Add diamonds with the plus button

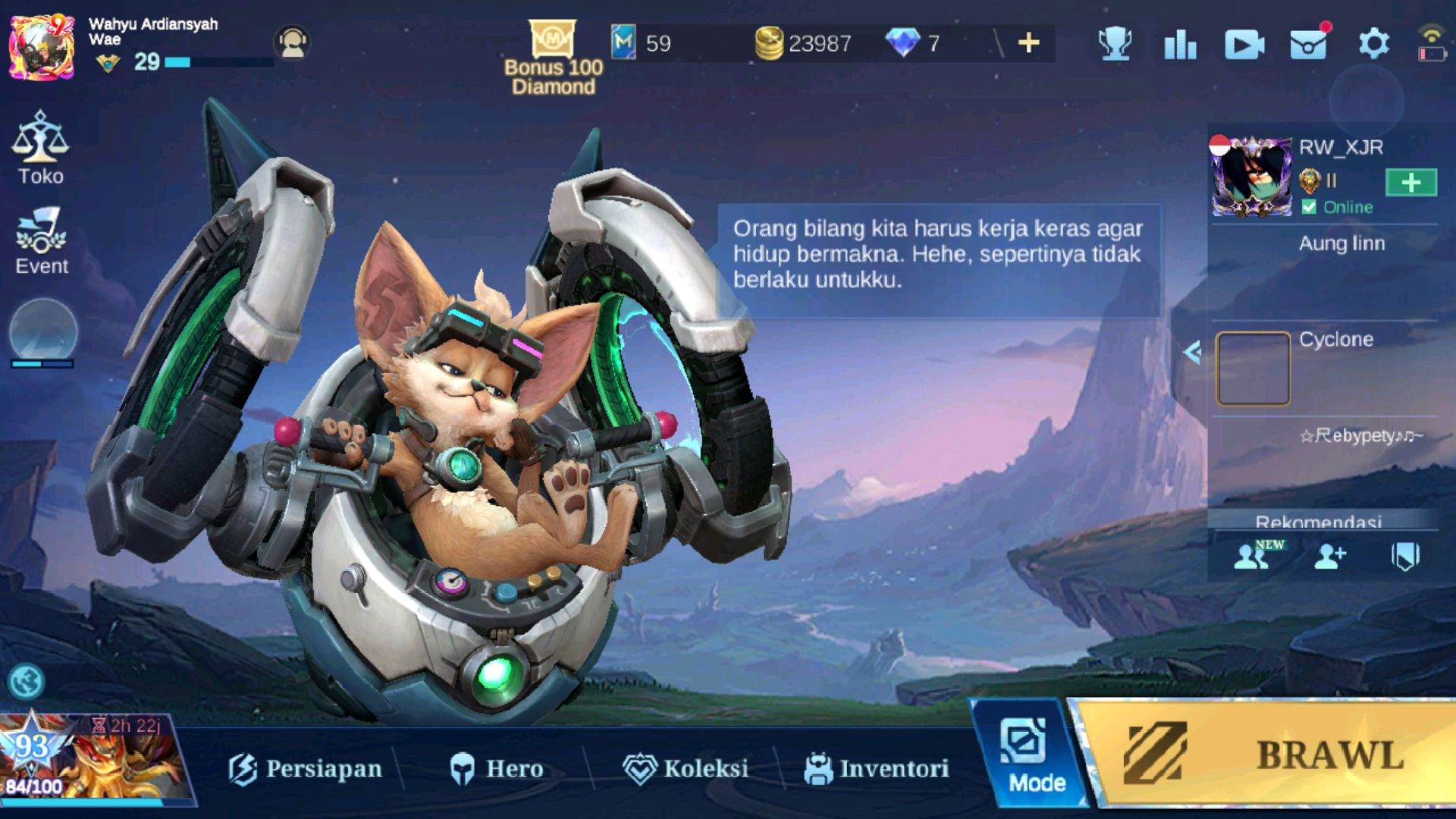pos(1028,43)
